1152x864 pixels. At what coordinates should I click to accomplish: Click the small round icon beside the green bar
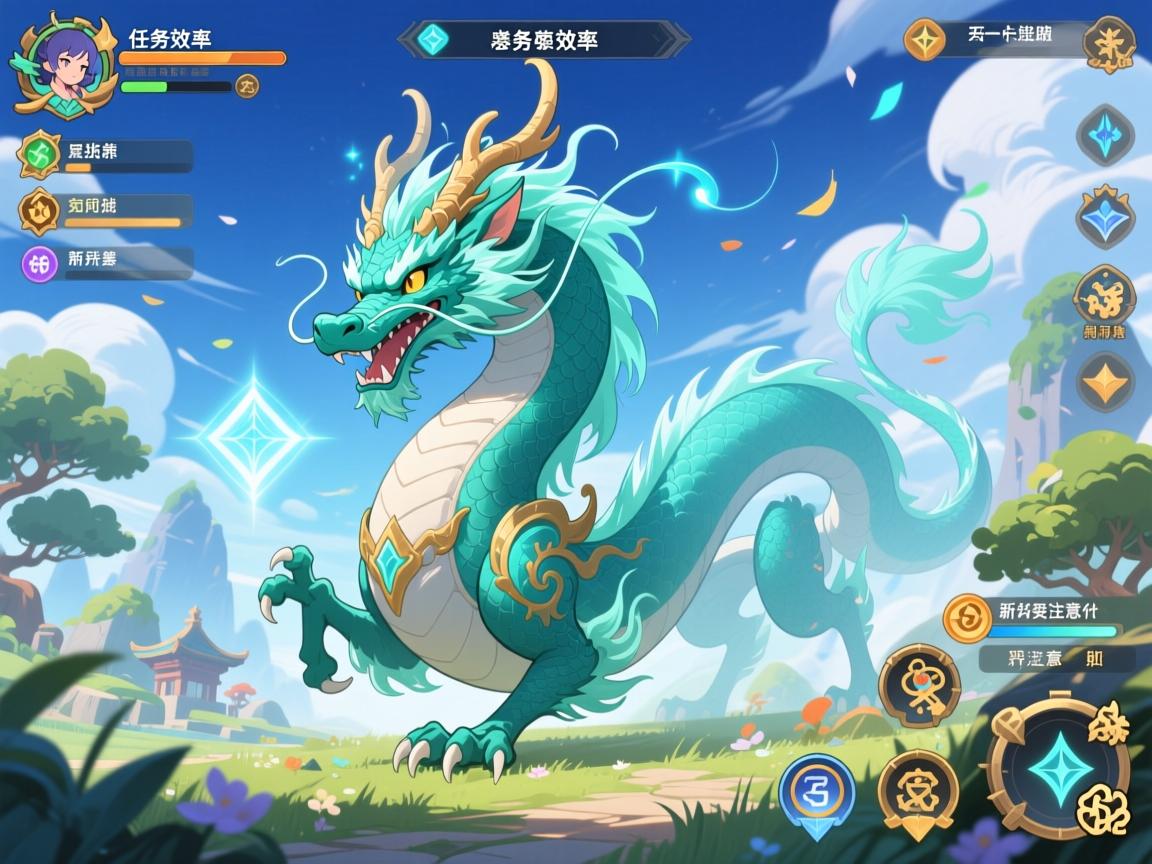247,87
